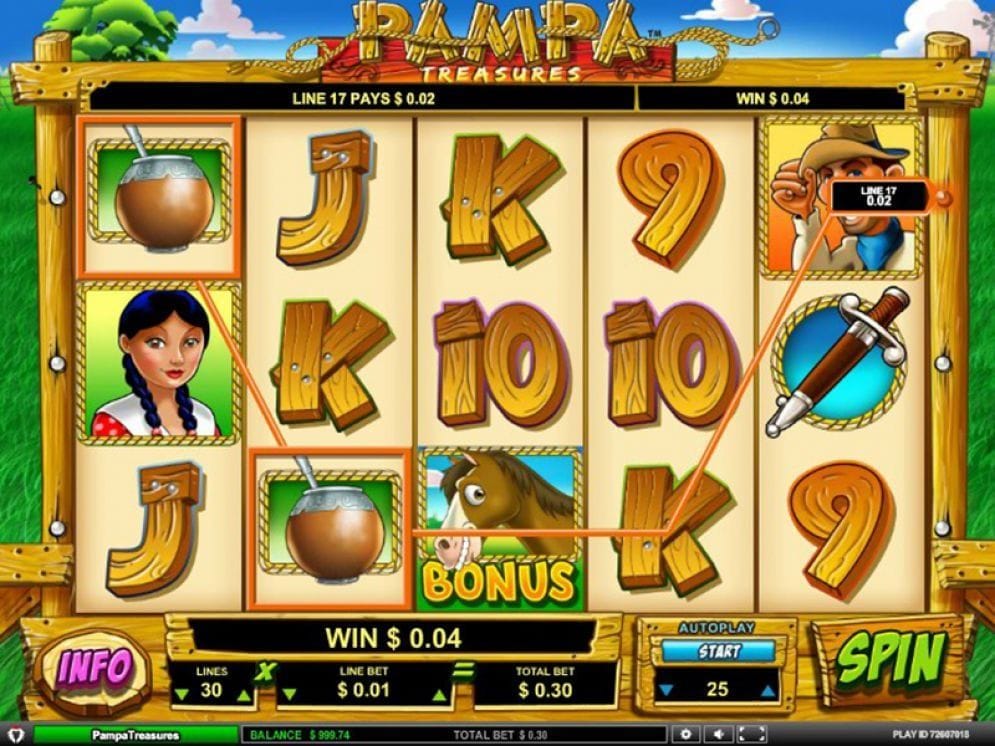This screenshot has width=995, height=746.
Task: Toggle the sound speaker icon
Action: click(718, 735)
